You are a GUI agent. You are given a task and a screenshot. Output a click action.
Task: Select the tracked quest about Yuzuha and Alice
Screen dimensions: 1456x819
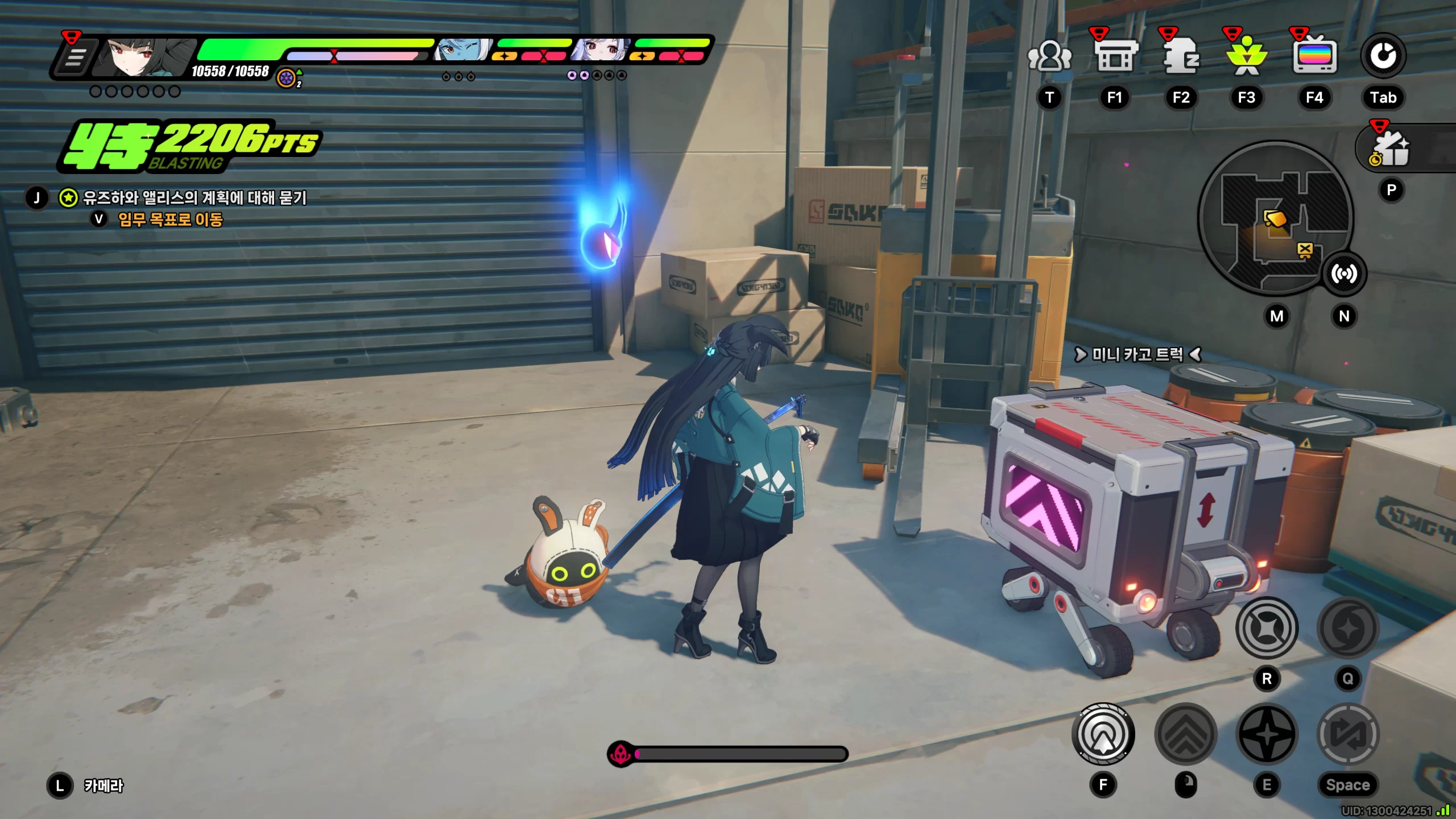(x=195, y=198)
